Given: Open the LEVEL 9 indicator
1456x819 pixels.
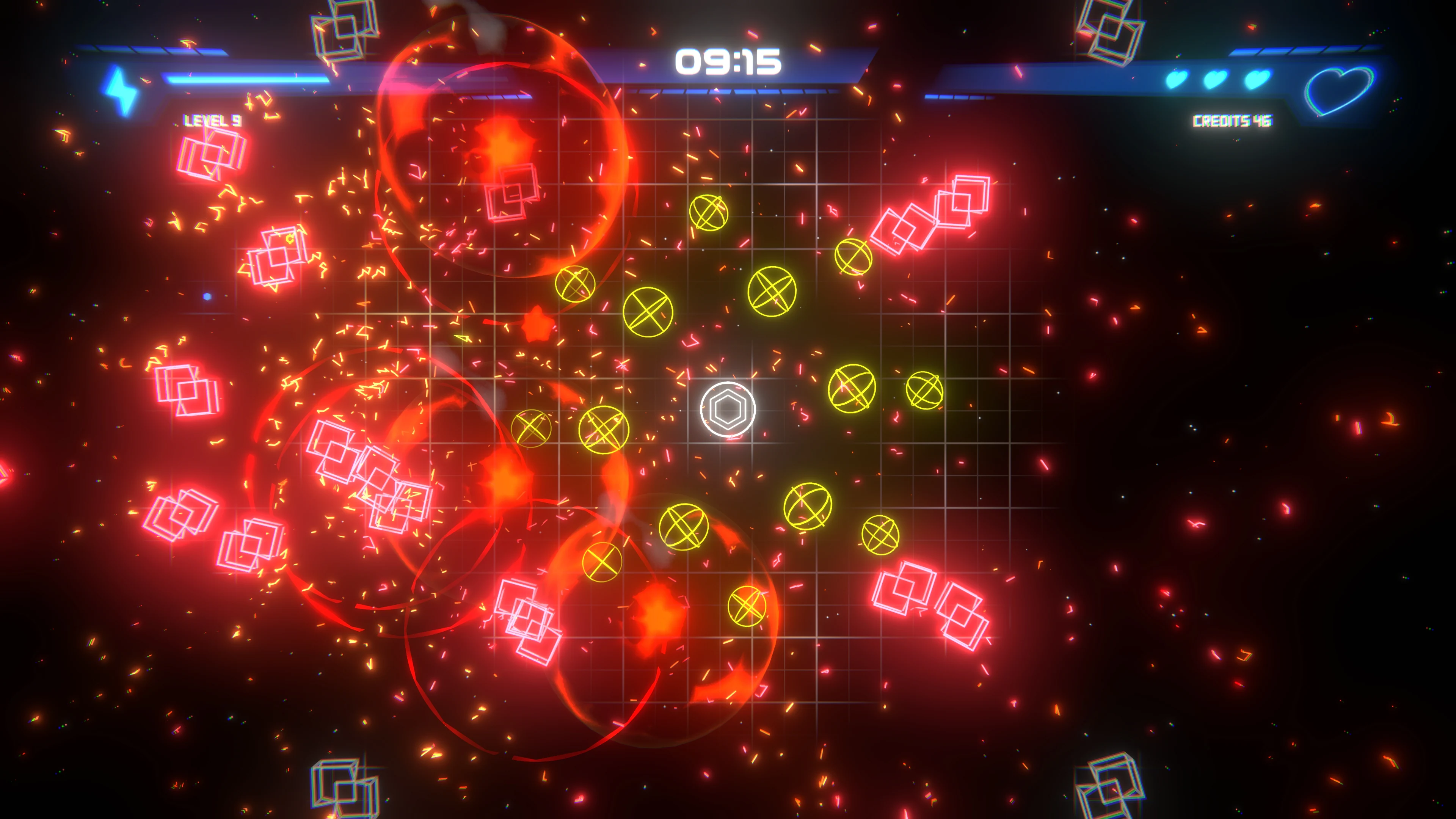Looking at the screenshot, I should click(212, 121).
